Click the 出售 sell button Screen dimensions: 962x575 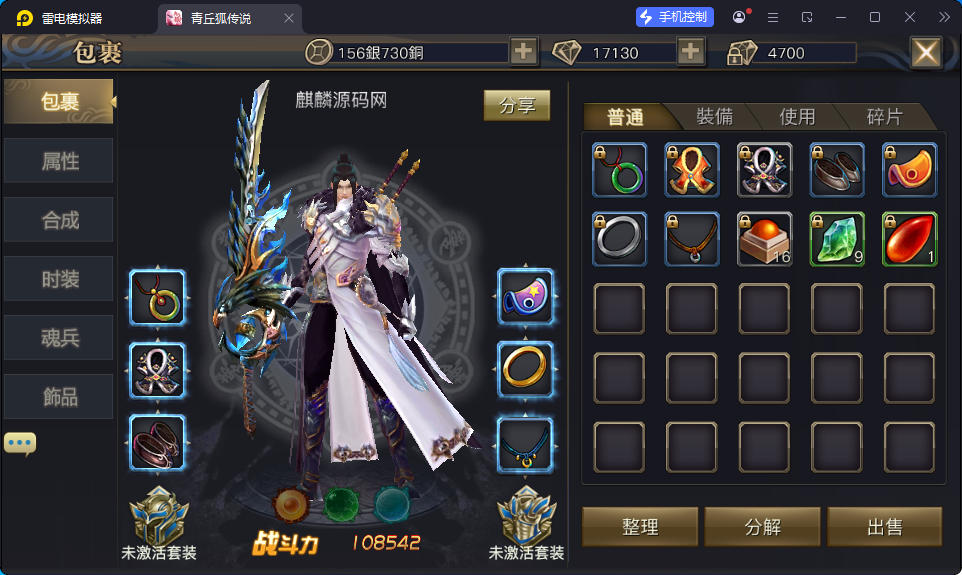(884, 526)
